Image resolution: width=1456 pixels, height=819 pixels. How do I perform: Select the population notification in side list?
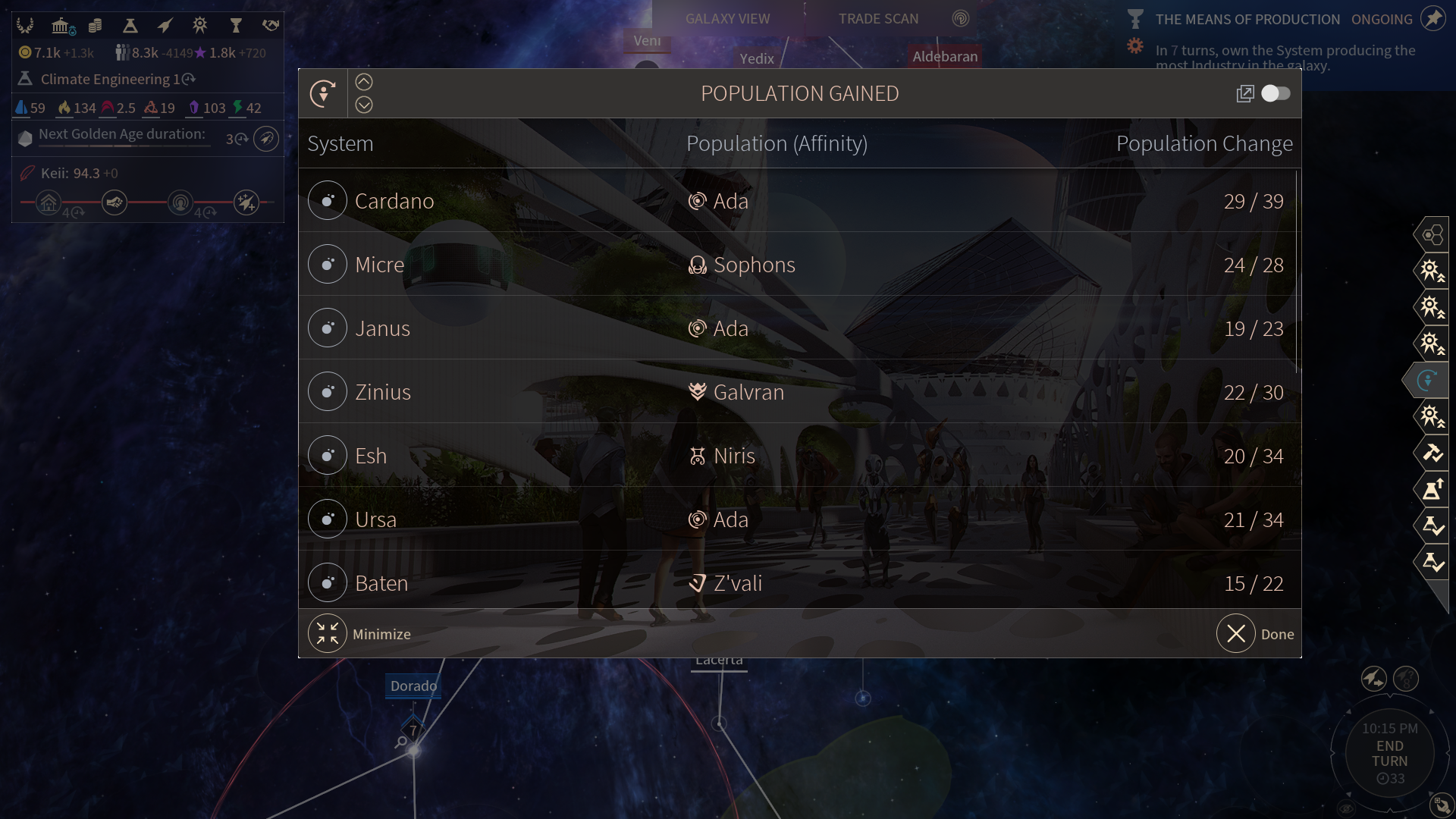[x=1428, y=380]
